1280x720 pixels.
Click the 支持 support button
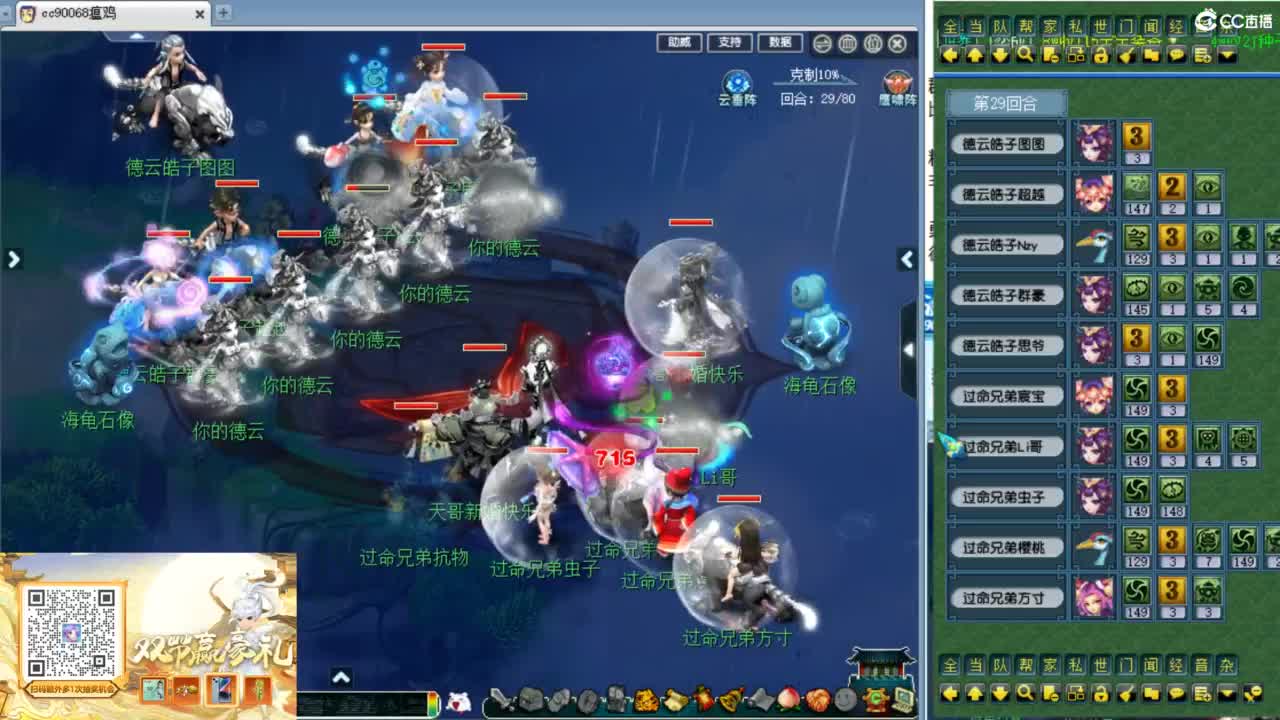tap(730, 43)
